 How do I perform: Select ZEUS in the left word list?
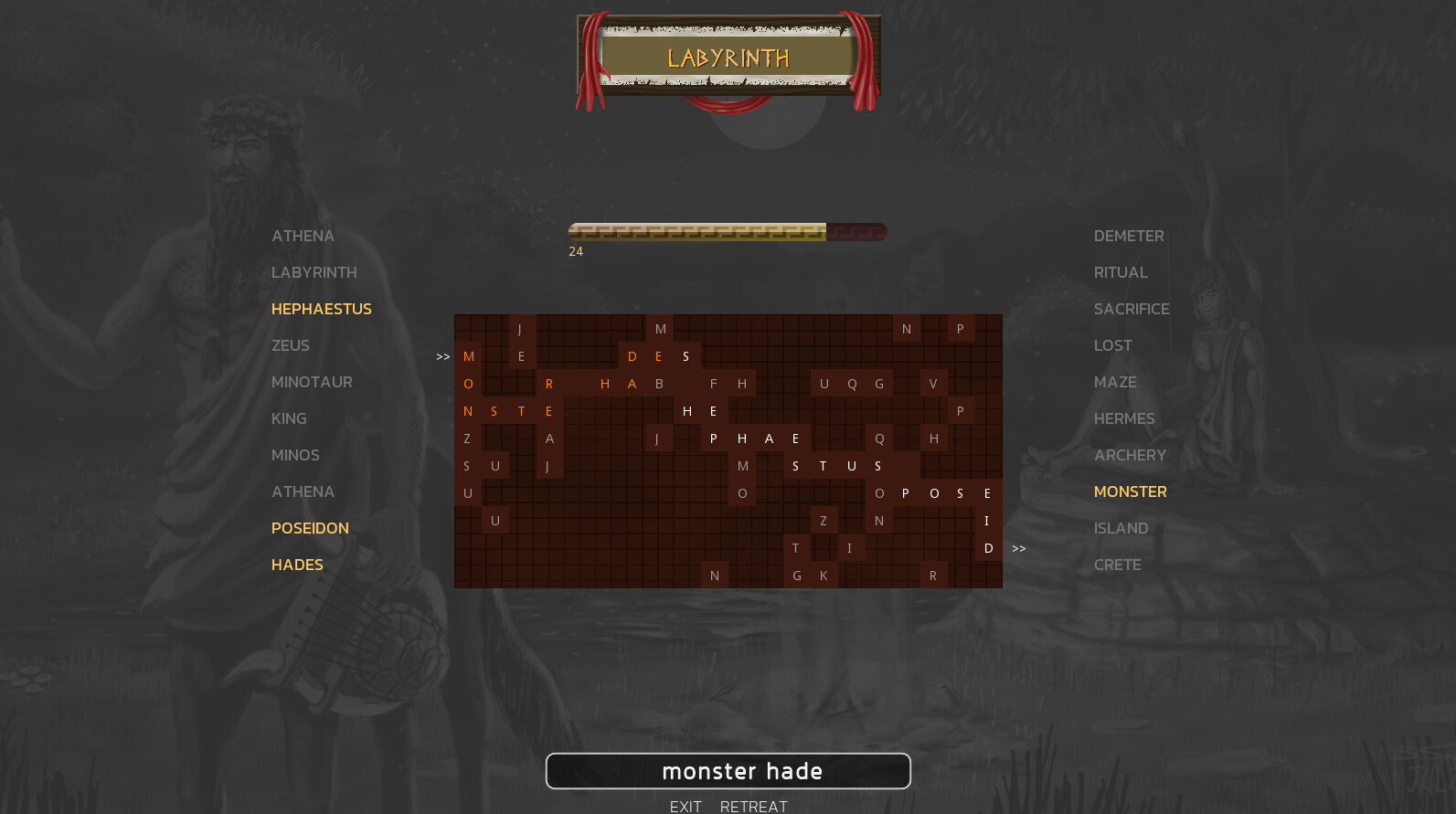[290, 345]
